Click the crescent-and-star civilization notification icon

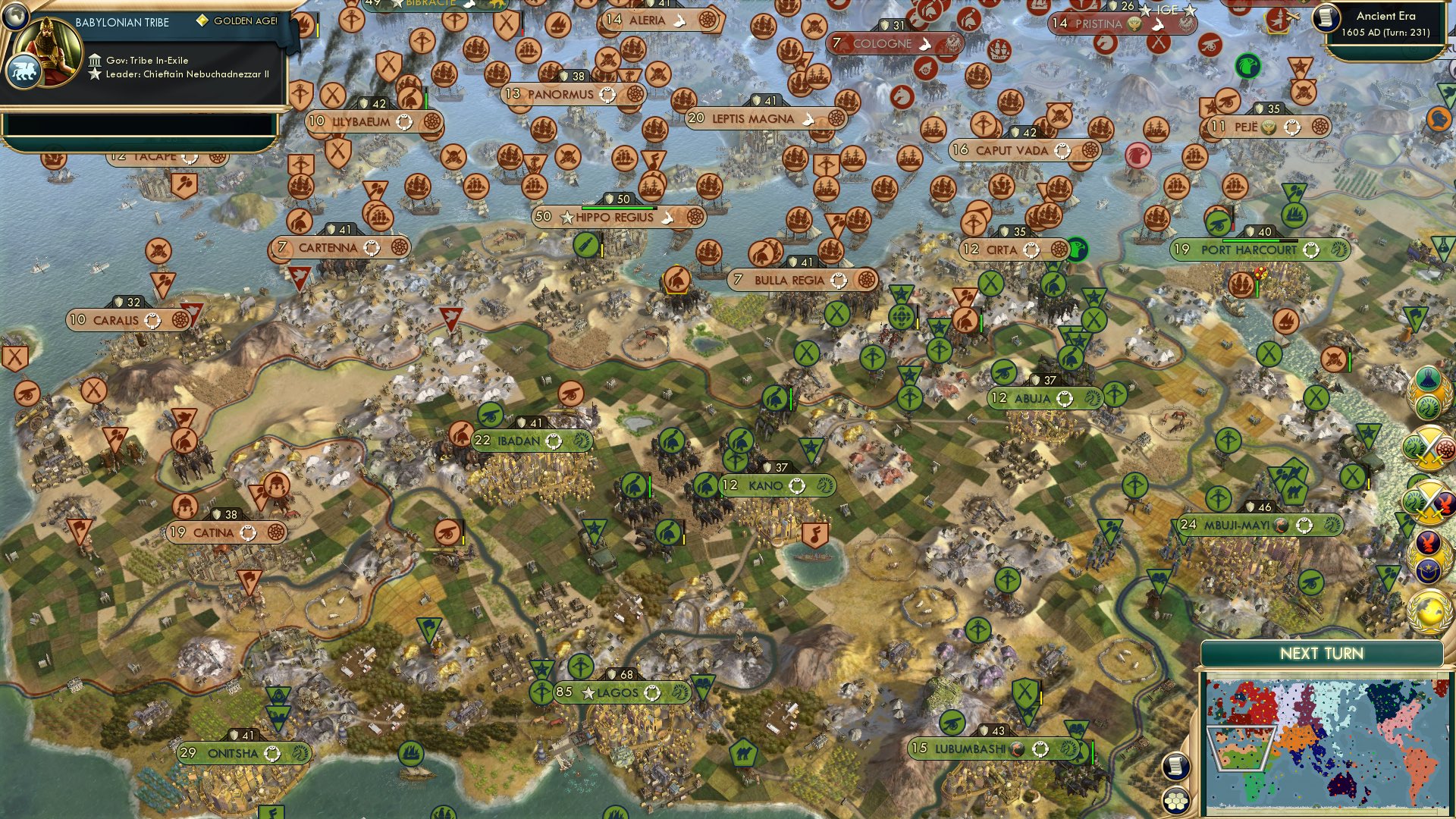(x=1428, y=569)
